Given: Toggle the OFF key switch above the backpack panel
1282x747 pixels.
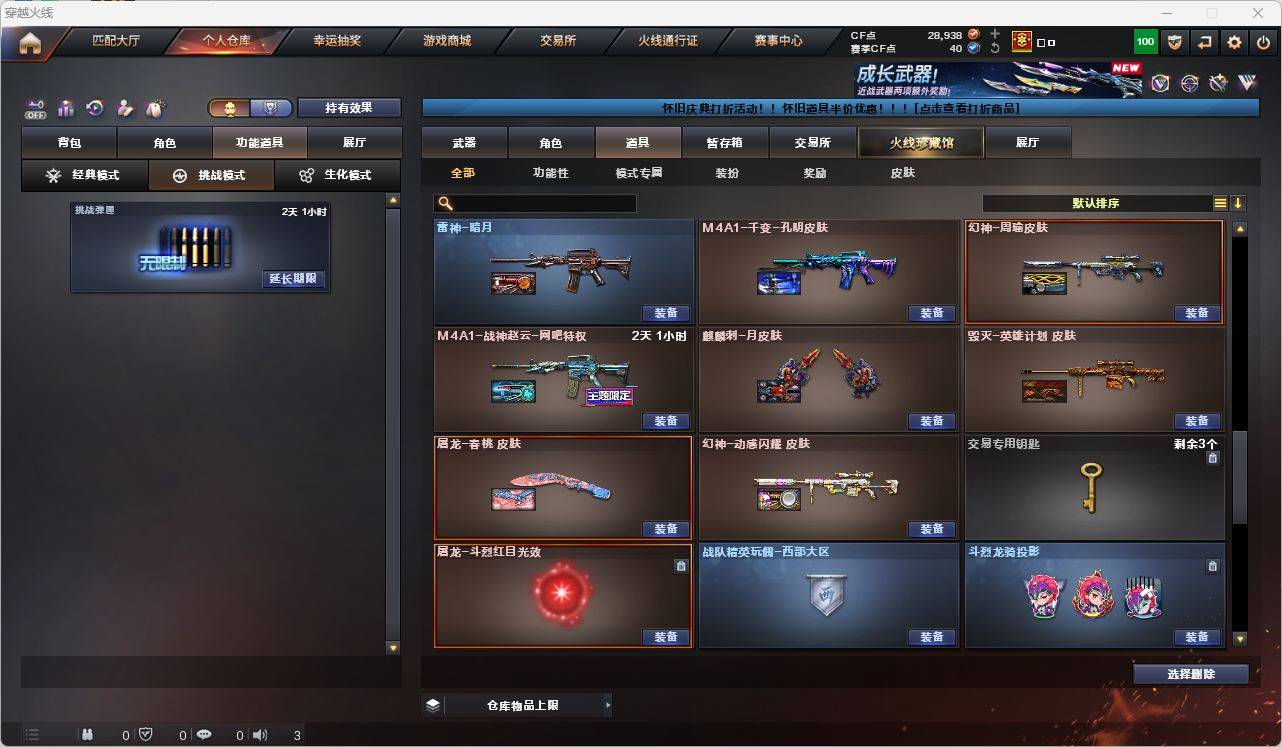Looking at the screenshot, I should (x=34, y=110).
